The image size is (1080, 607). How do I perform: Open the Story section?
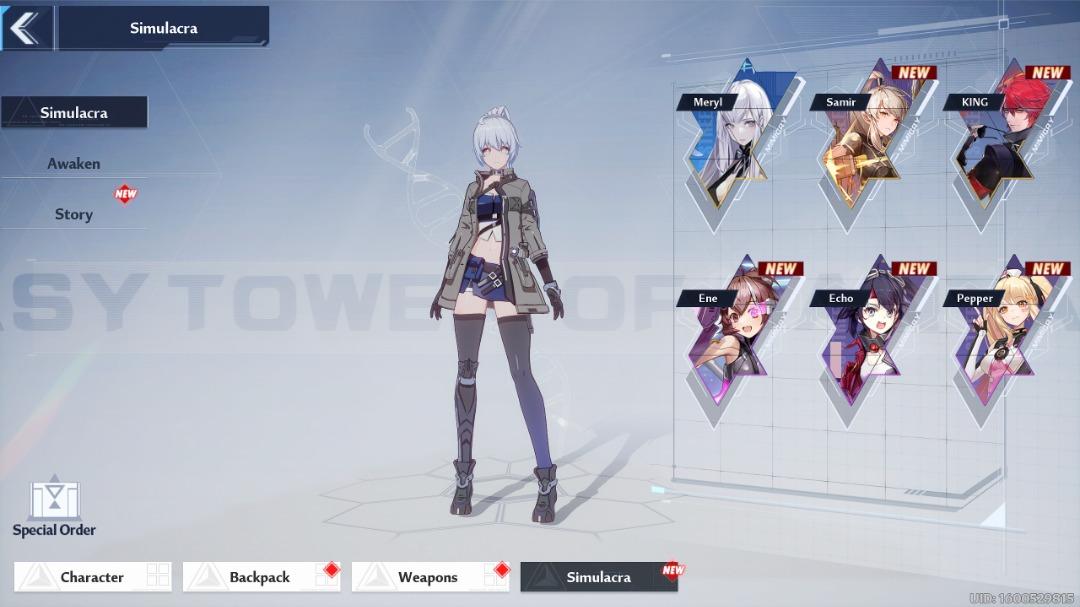click(x=74, y=214)
